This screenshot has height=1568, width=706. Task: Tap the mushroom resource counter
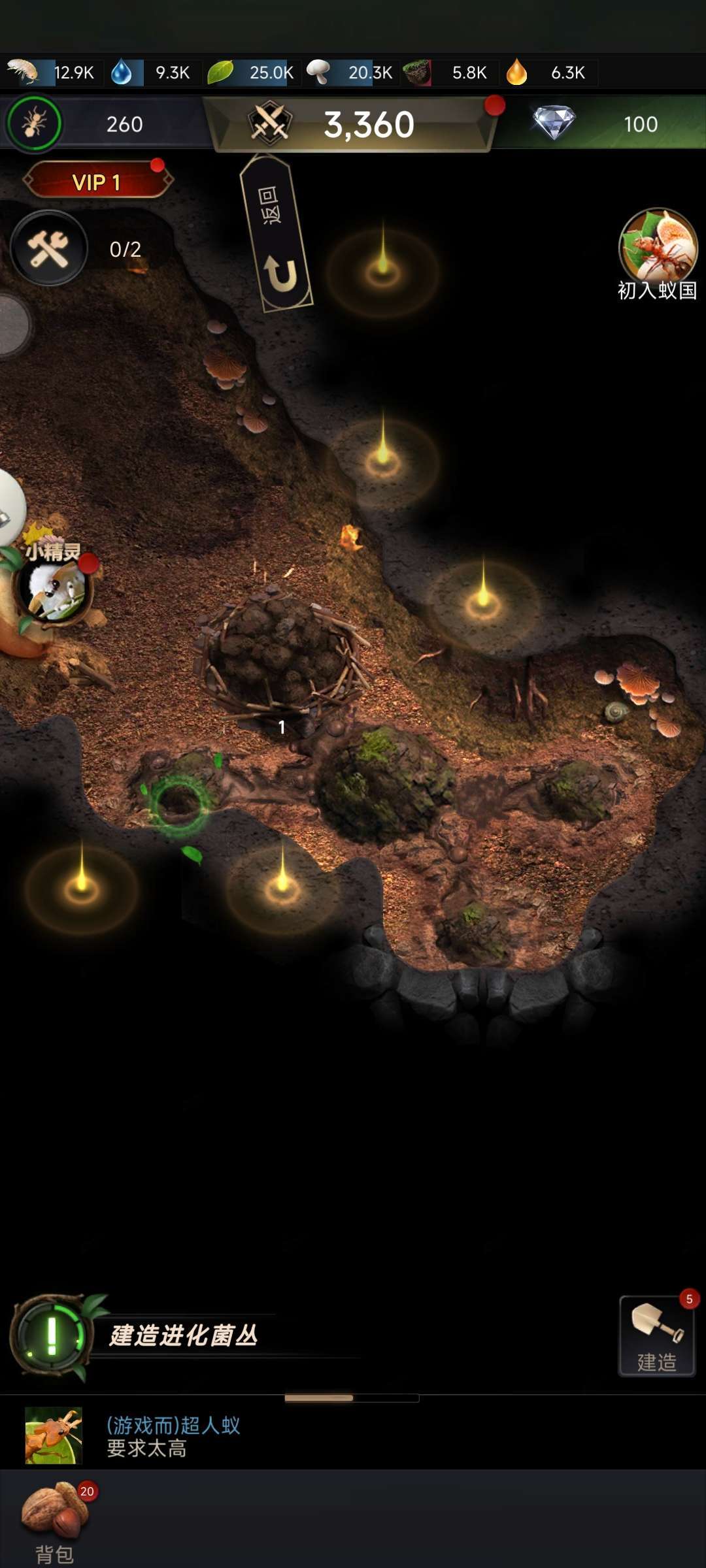351,73
